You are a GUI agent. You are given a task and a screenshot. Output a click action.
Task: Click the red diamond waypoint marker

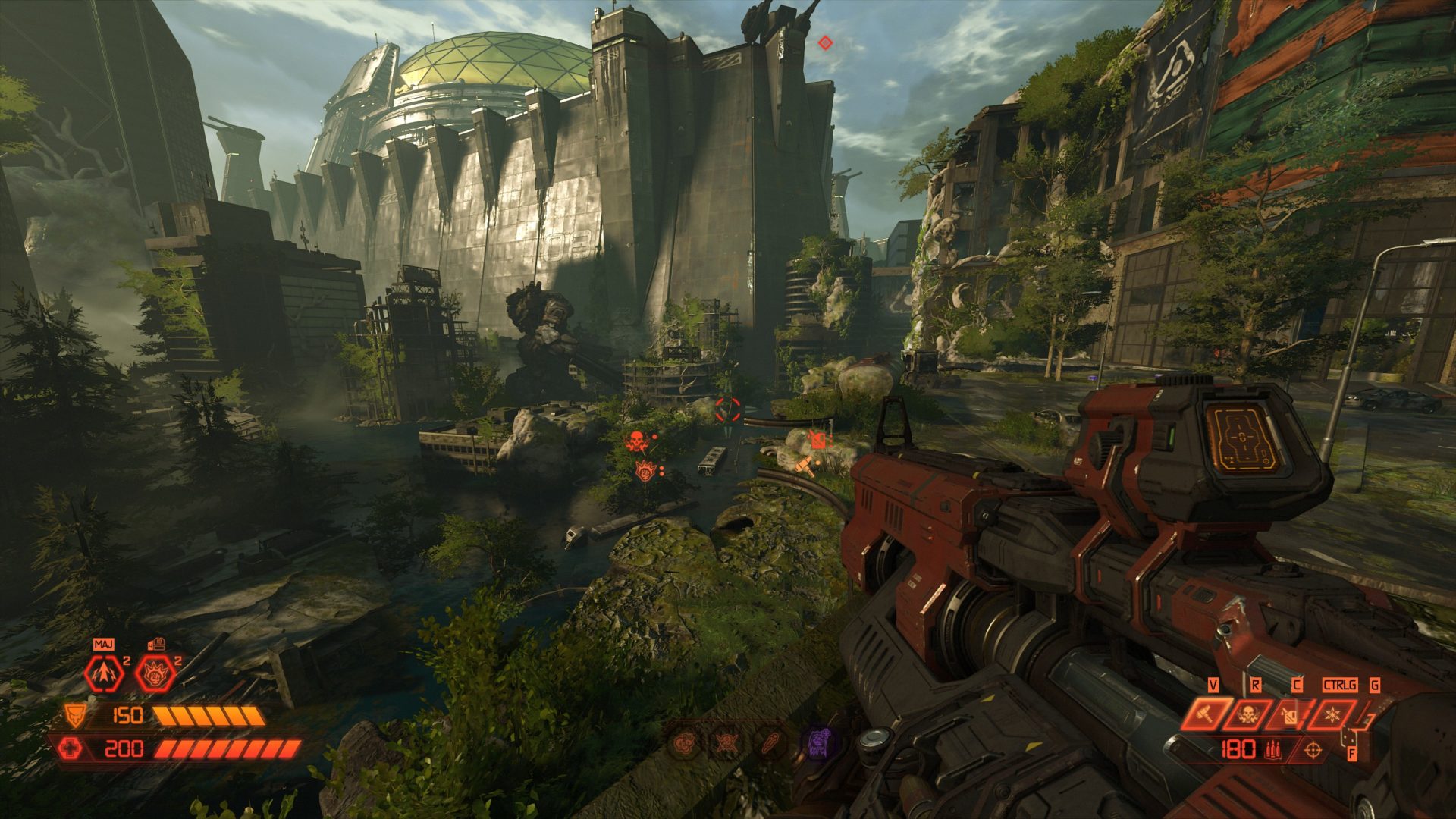825,43
